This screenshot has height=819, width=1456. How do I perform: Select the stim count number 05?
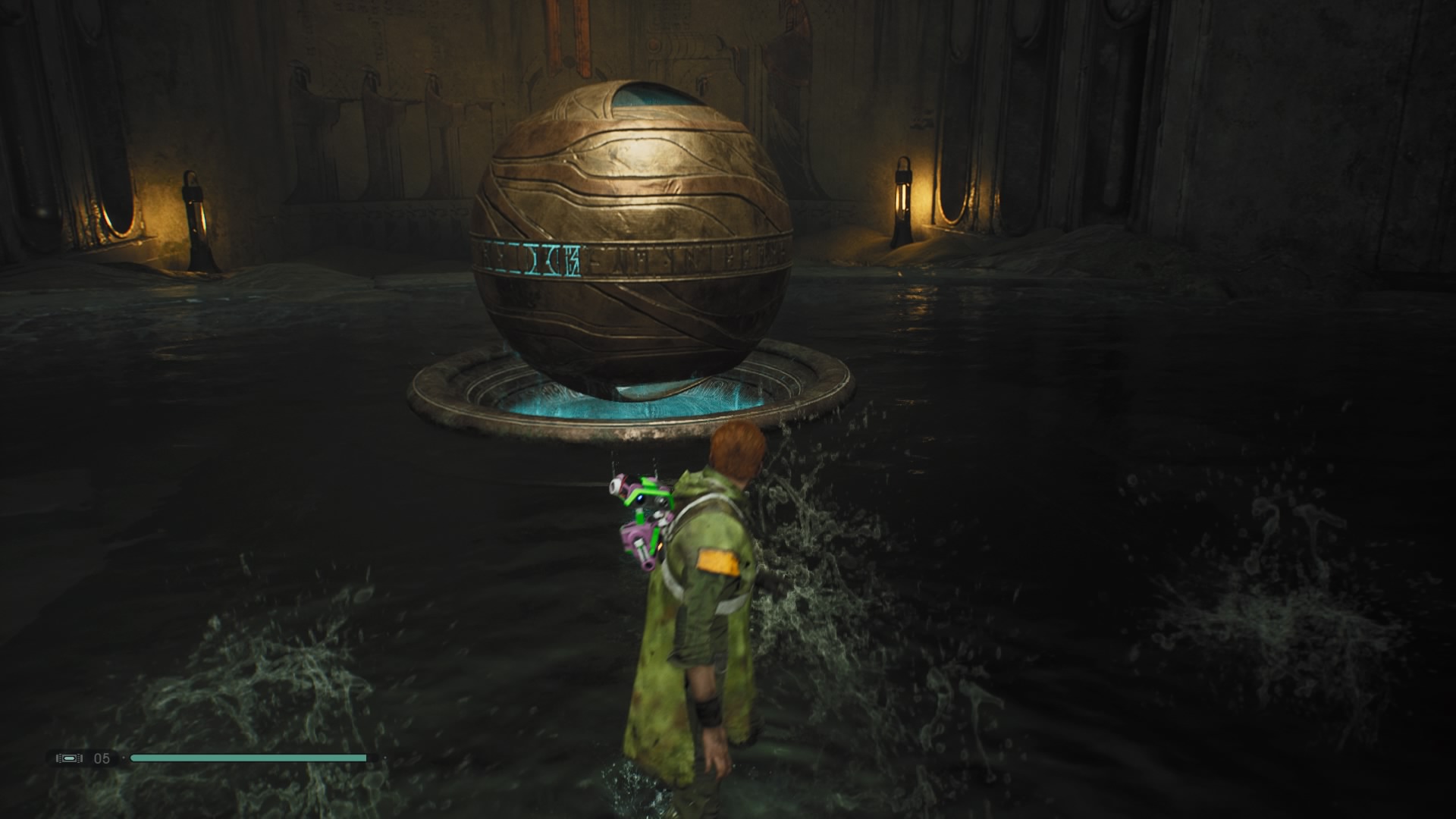tap(101, 758)
